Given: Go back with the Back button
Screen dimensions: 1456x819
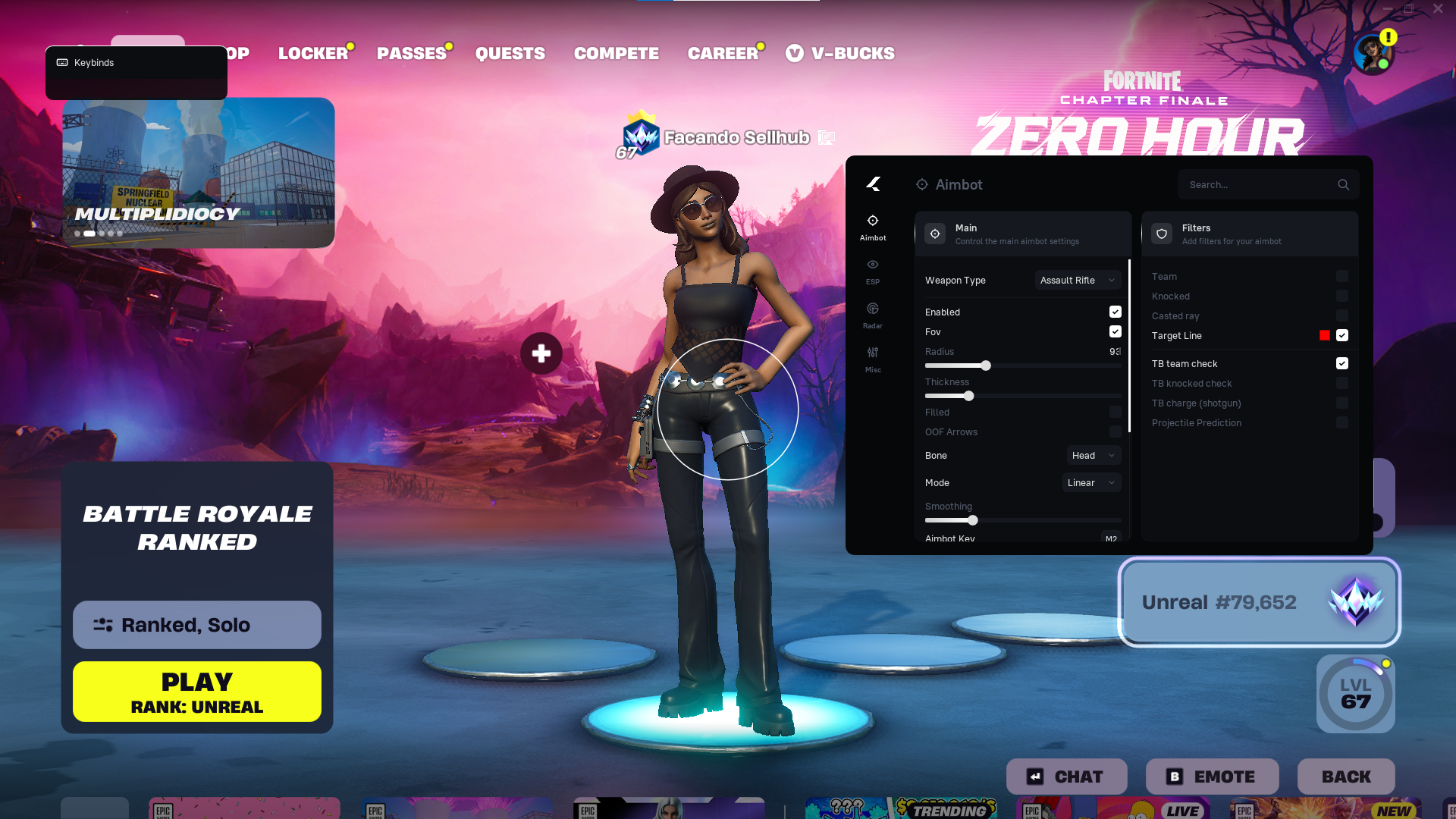Looking at the screenshot, I should (1346, 777).
